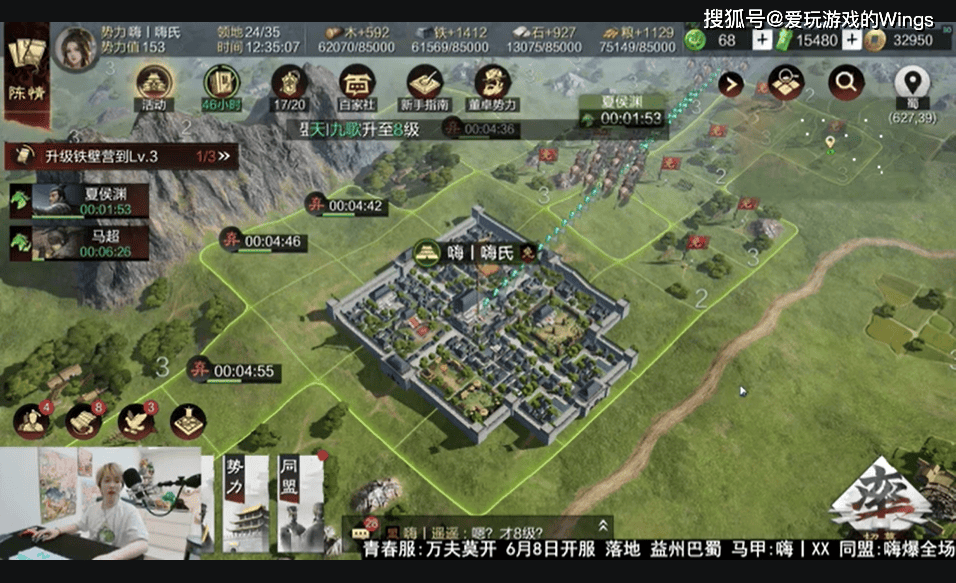Open the 活动 events menu

[x=154, y=85]
